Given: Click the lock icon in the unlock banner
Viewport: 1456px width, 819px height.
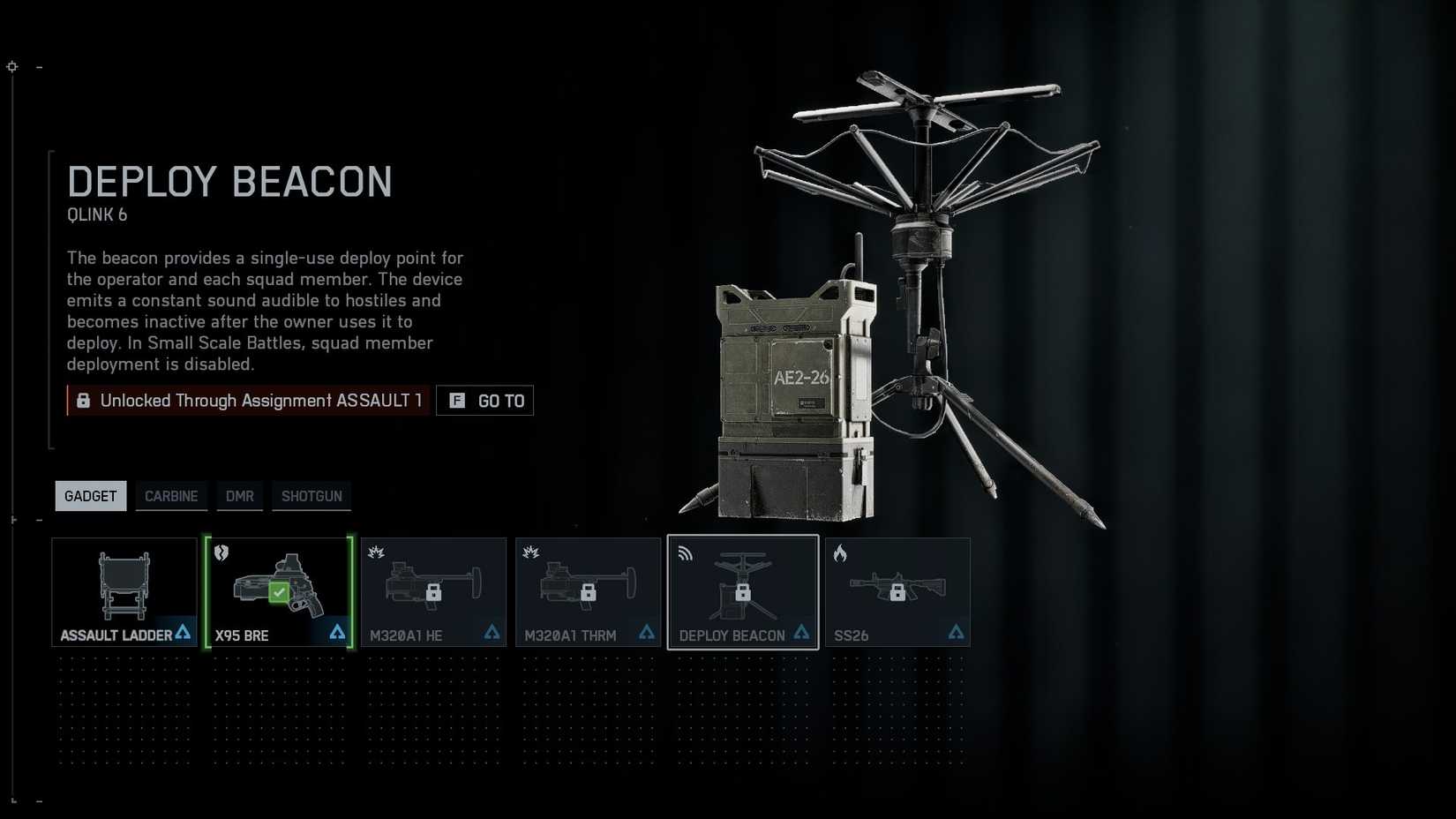Looking at the screenshot, I should 84,400.
